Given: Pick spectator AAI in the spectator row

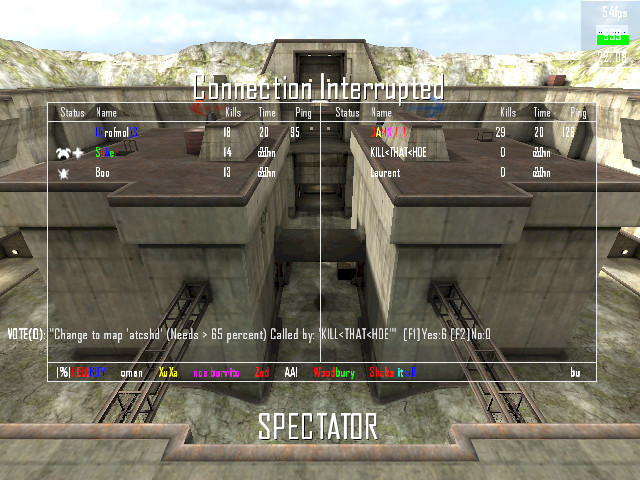Looking at the screenshot, I should pyautogui.click(x=291, y=372).
